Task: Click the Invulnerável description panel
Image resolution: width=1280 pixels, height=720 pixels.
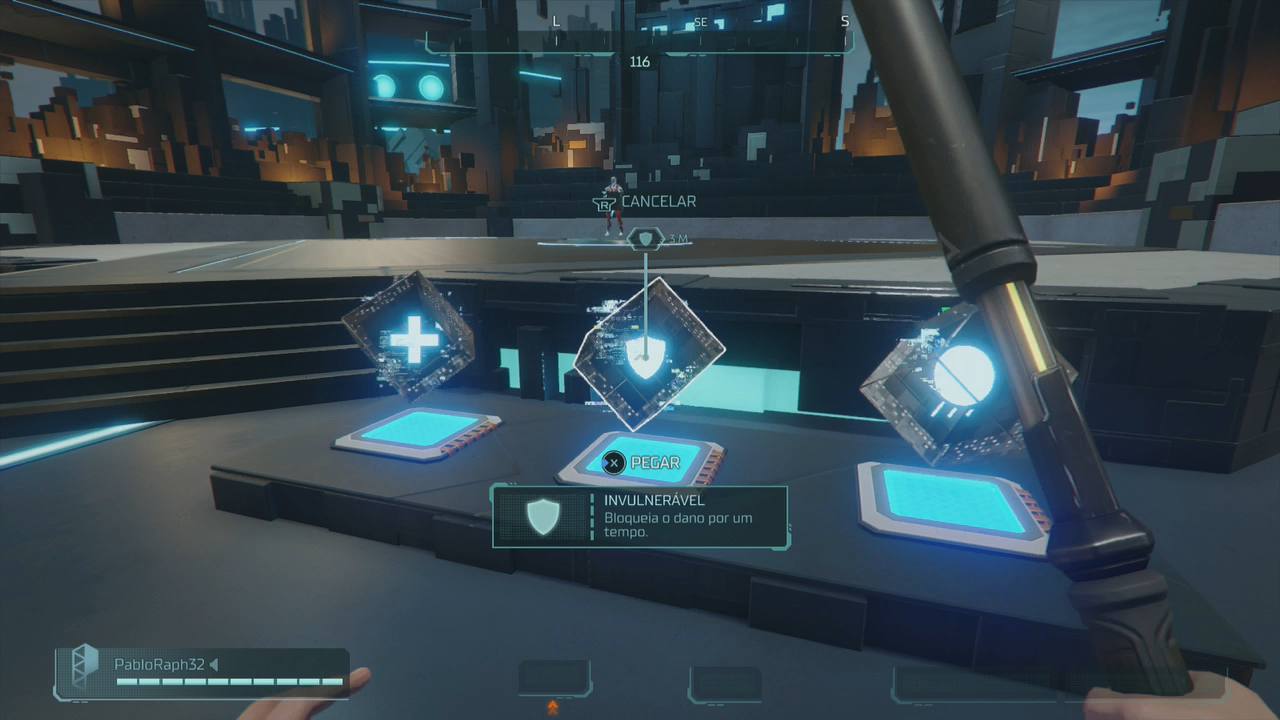Action: click(640, 516)
